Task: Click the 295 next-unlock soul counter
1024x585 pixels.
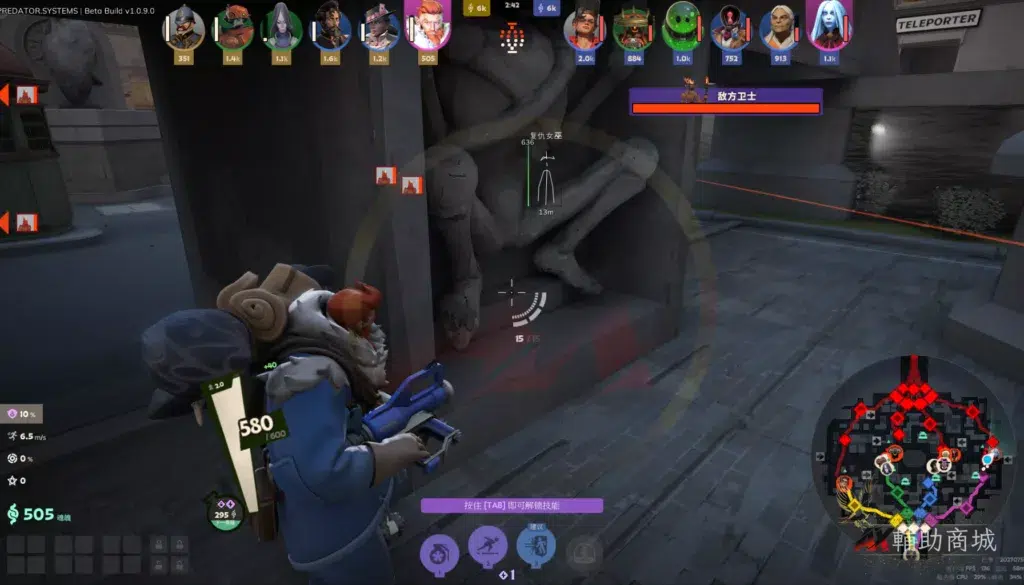Action: 225,512
